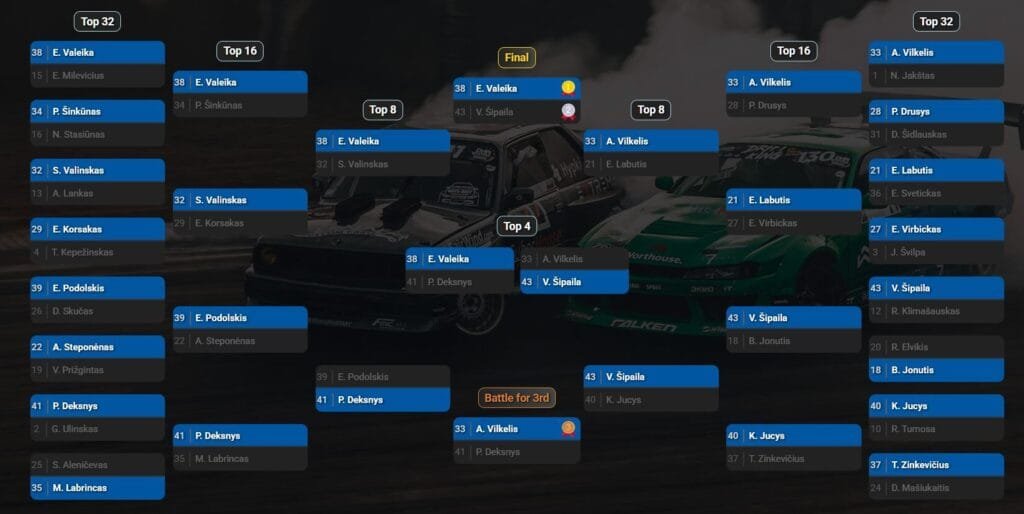Select the Final round label
This screenshot has width=1024, height=514.
click(x=516, y=58)
